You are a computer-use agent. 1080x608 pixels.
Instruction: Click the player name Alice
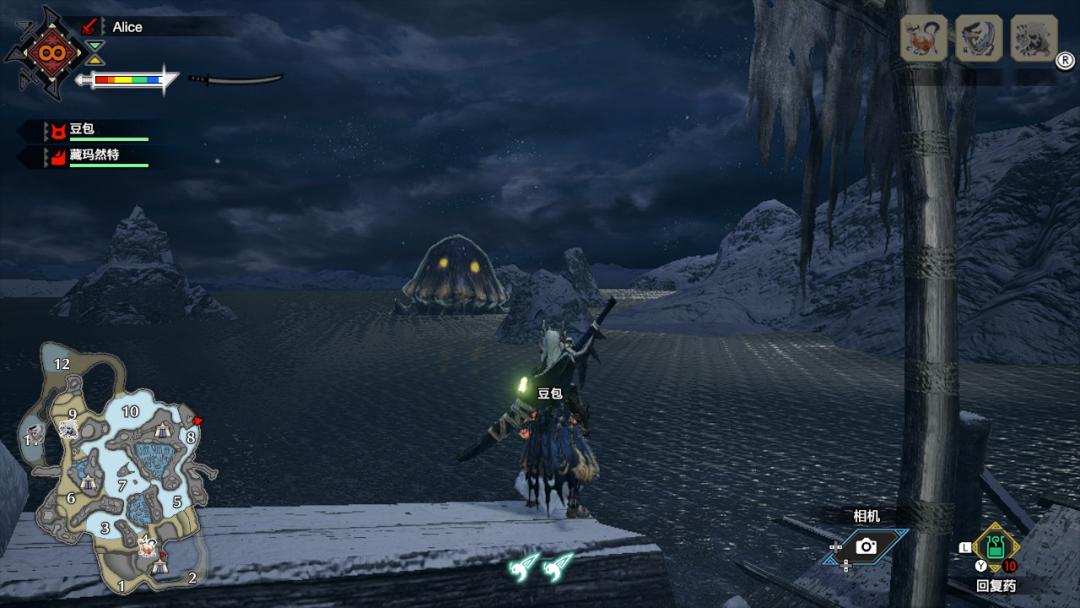[x=127, y=27]
